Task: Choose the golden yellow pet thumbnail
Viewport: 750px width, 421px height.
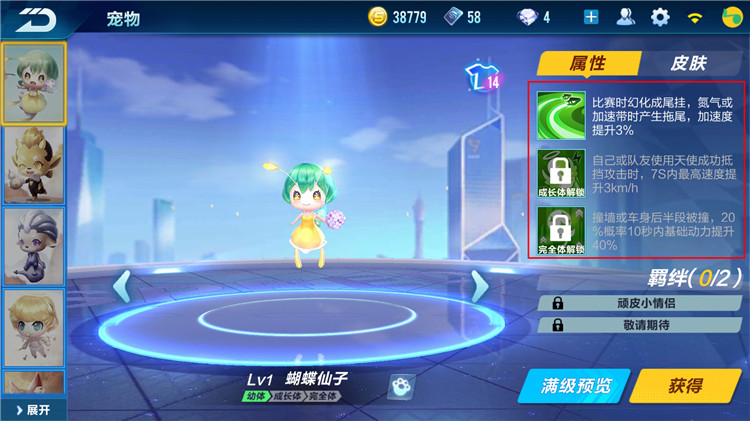Action: [34, 164]
